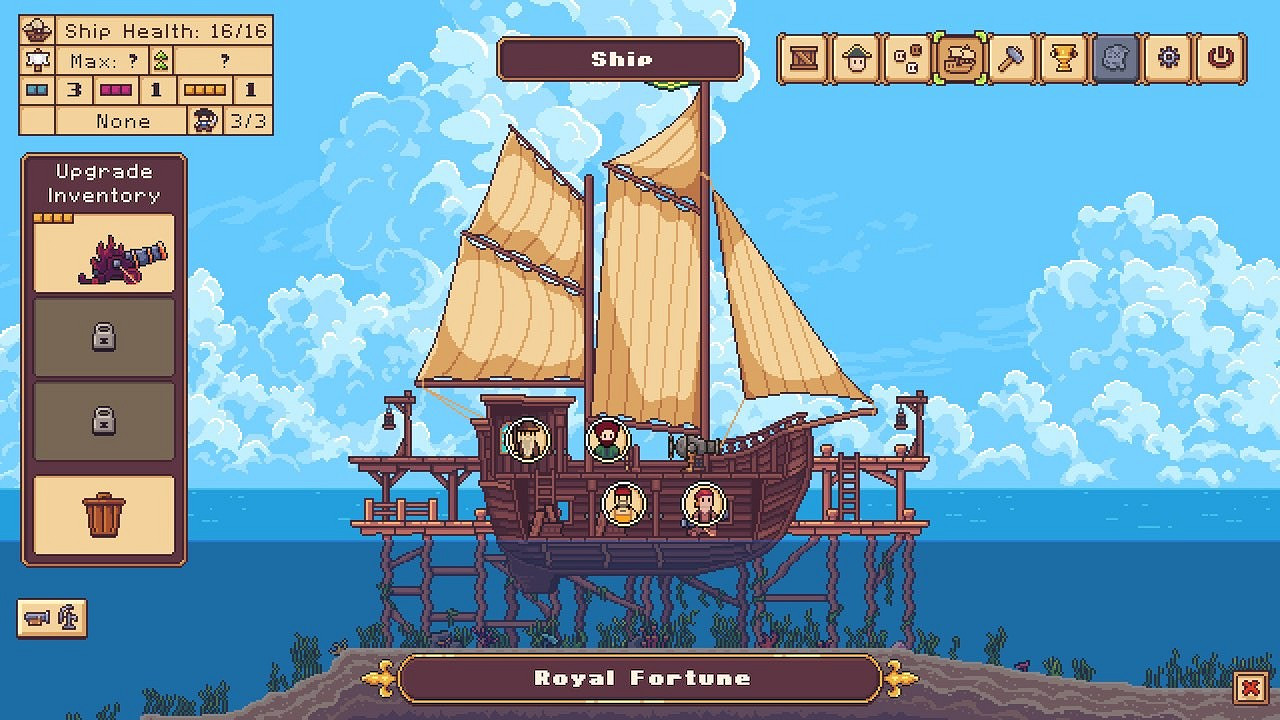1280x720 pixels.
Task: Select the Ship banner at the top
Action: [x=620, y=58]
